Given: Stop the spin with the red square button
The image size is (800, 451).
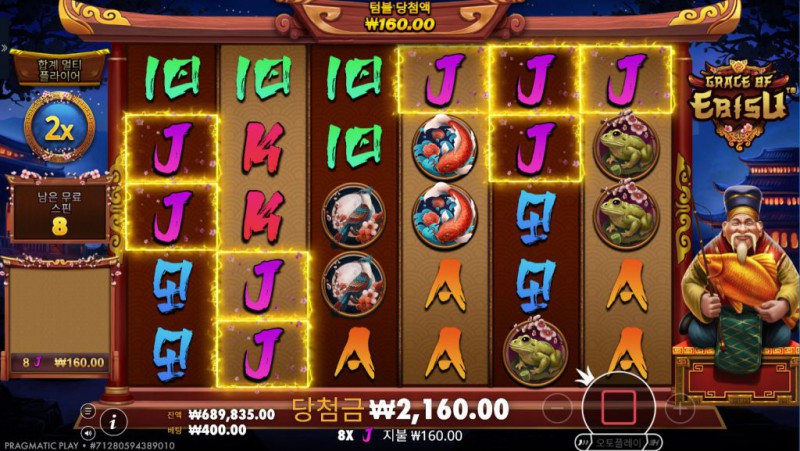Looking at the screenshot, I should coord(617,407).
